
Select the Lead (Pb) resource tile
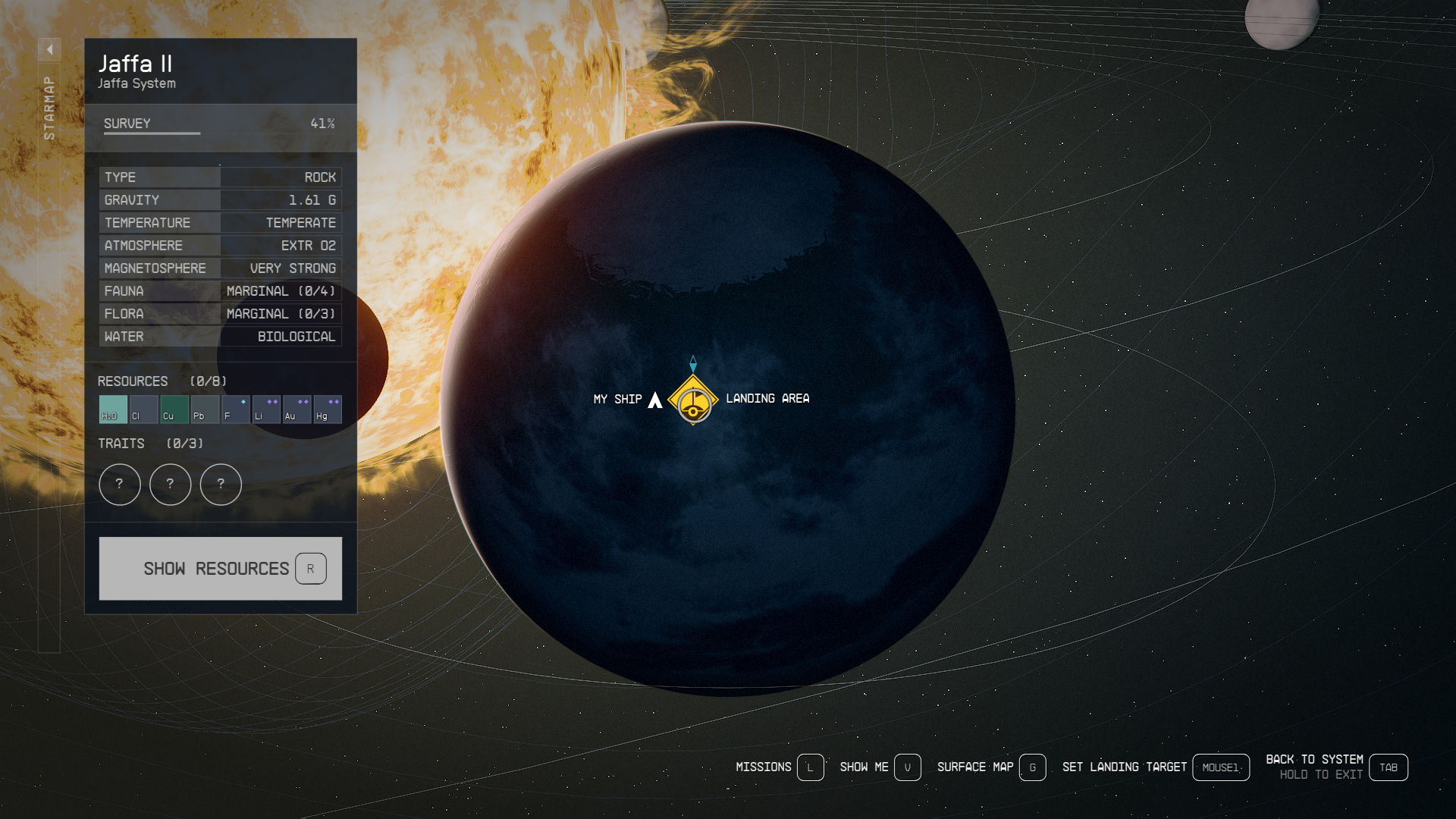[x=205, y=409]
